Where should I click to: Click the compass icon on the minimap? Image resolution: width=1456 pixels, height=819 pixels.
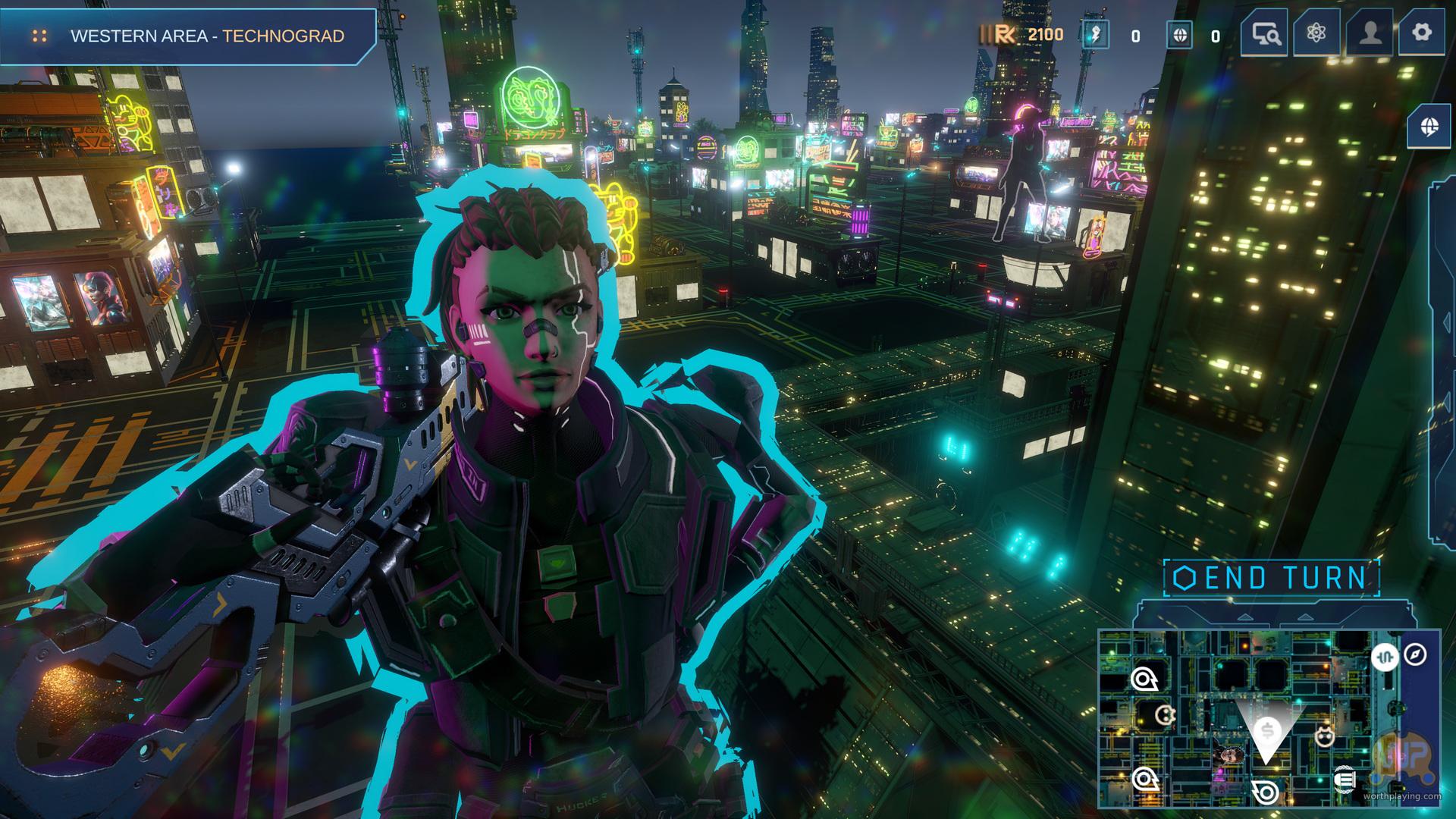(x=1415, y=654)
